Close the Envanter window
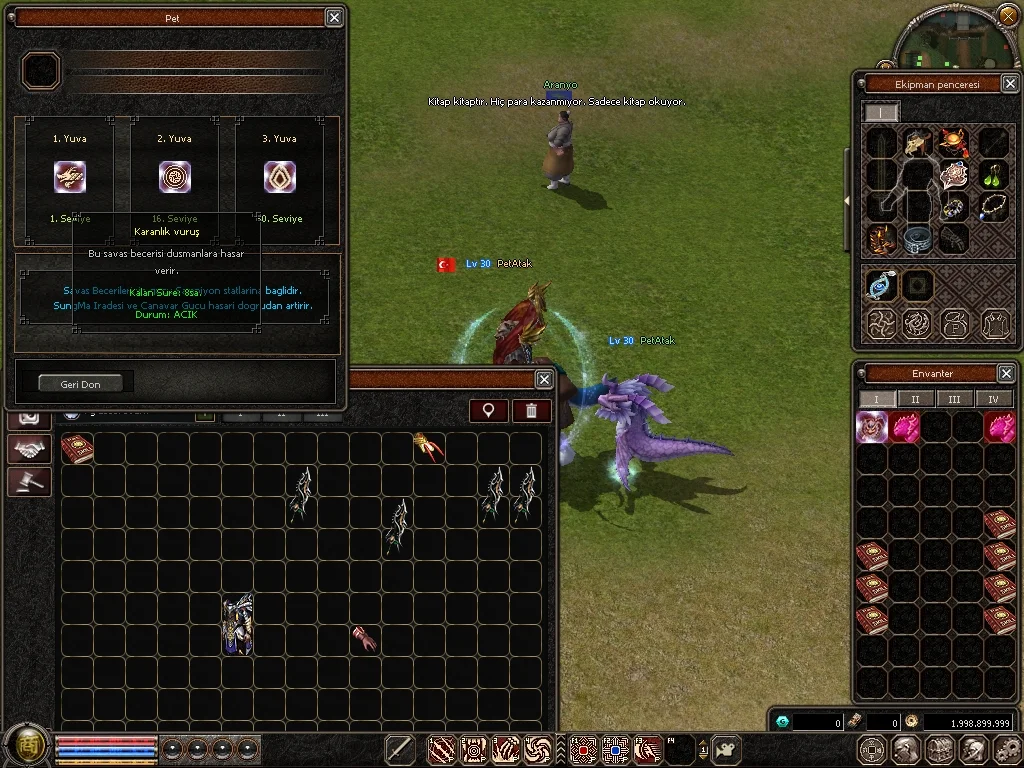Image resolution: width=1024 pixels, height=768 pixels. coord(1006,373)
